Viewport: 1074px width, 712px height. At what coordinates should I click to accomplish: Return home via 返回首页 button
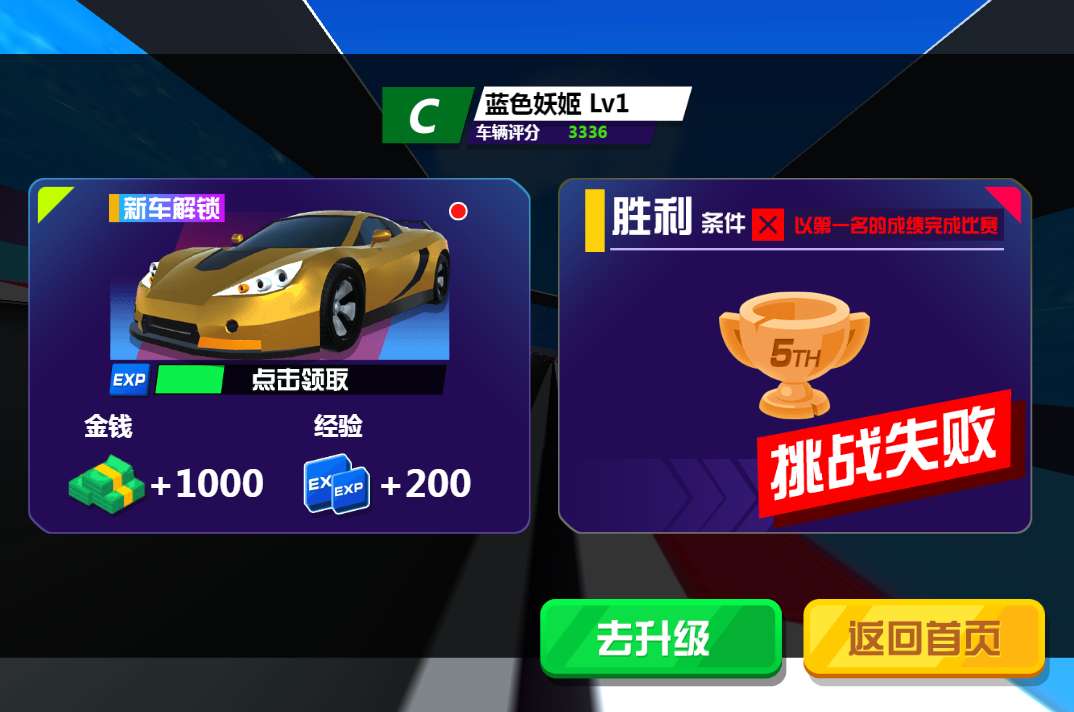(x=924, y=638)
